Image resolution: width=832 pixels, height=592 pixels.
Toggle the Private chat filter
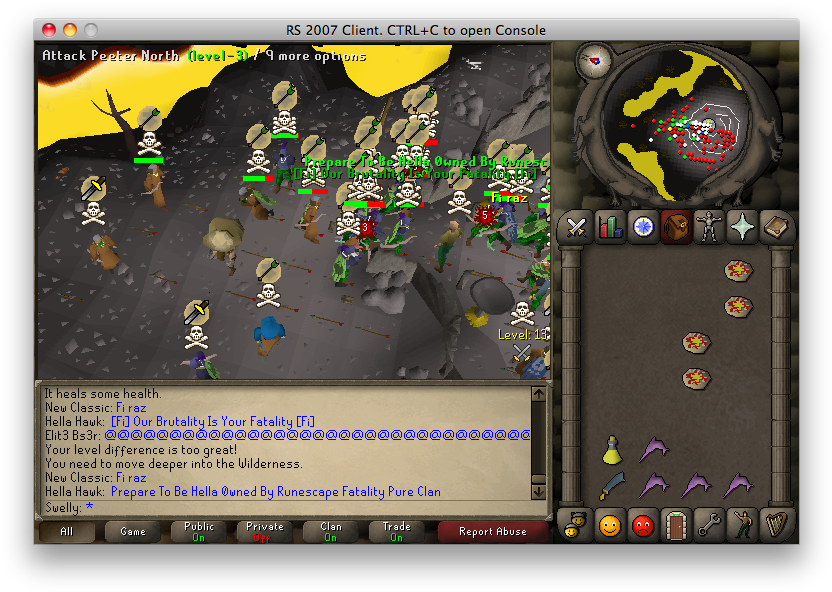pos(265,532)
